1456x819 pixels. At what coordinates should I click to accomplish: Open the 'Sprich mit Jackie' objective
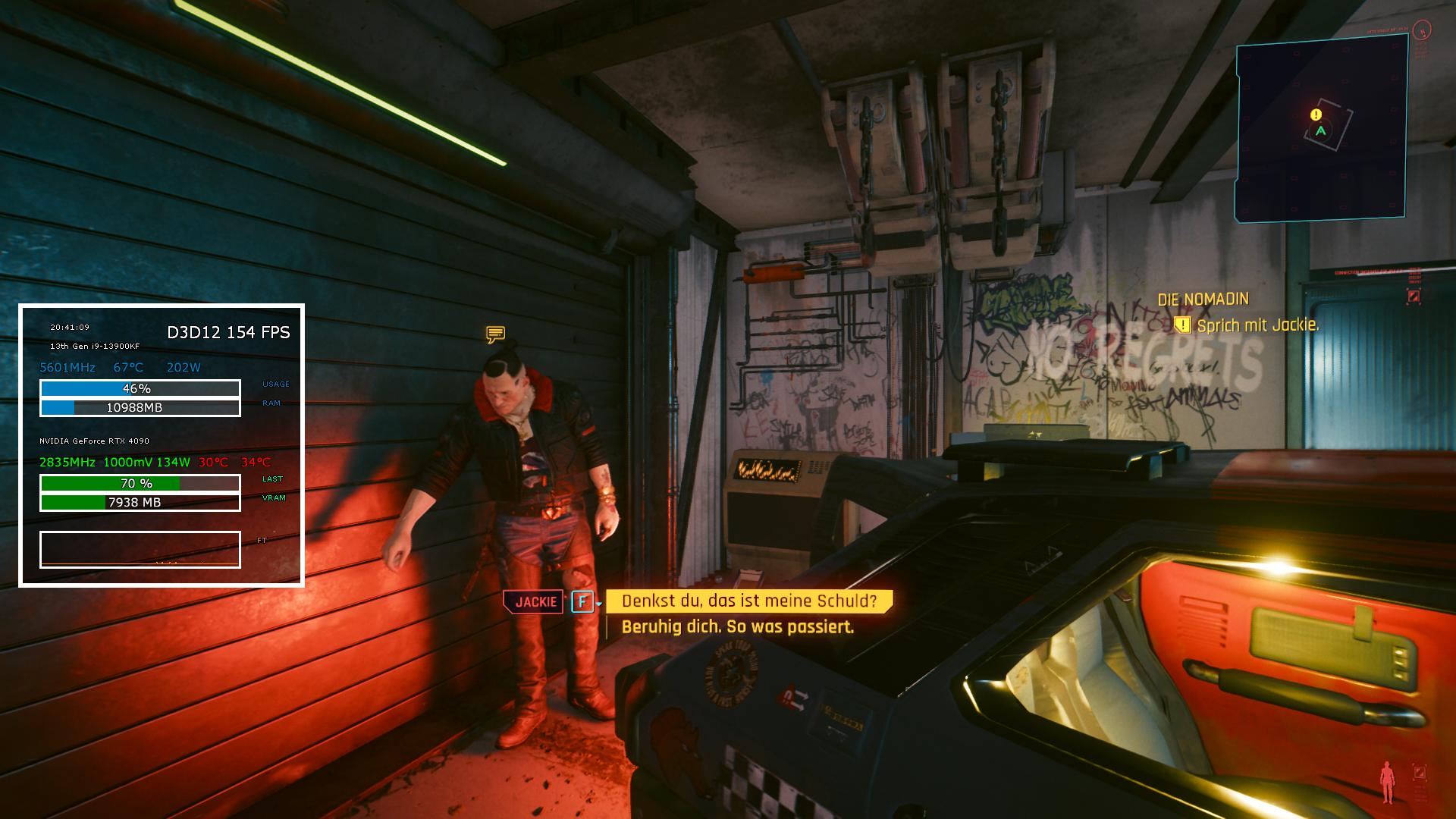[x=1259, y=325]
